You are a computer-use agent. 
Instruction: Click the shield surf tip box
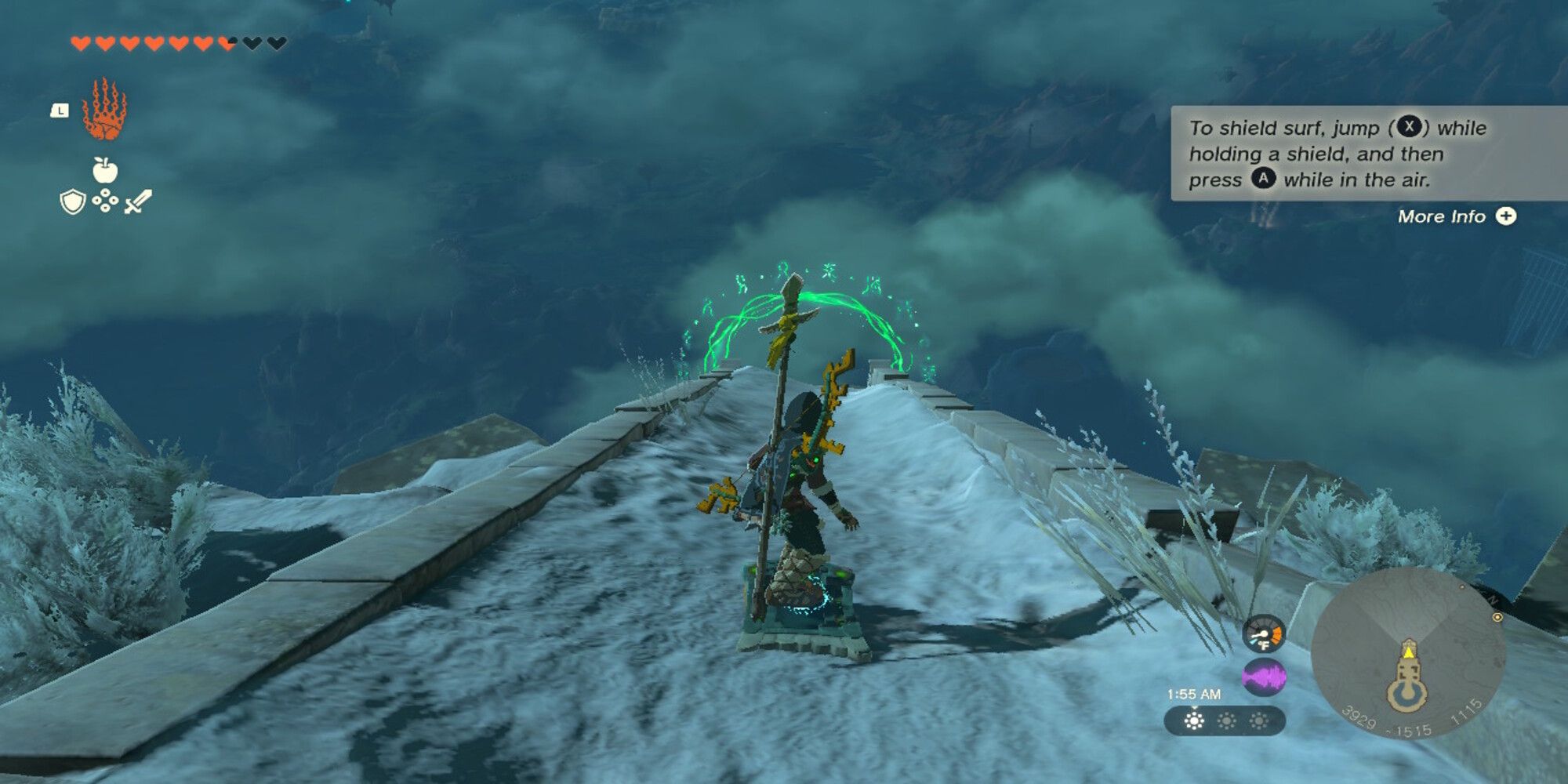(1368, 154)
